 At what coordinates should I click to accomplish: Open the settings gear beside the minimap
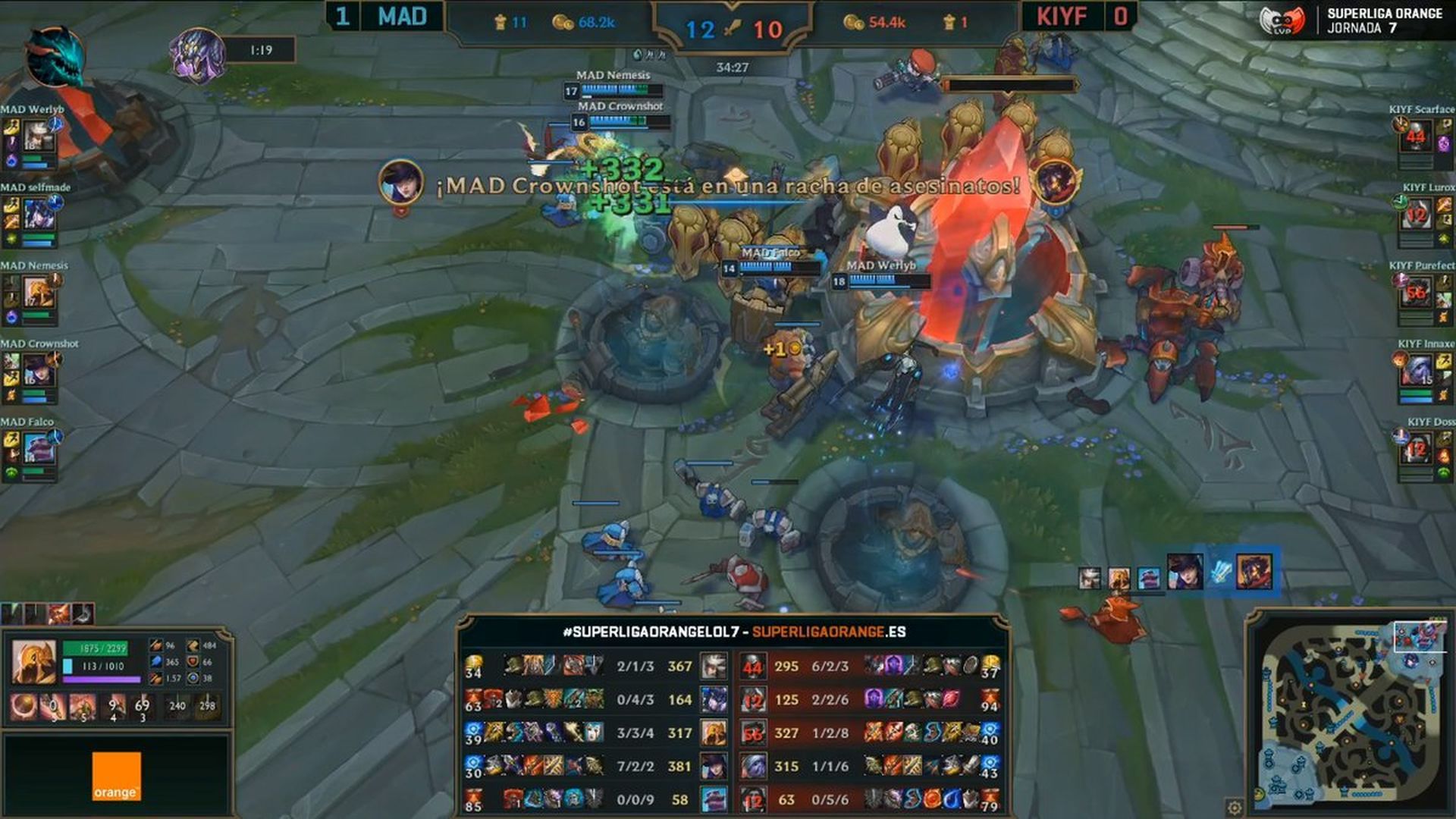[1235, 807]
